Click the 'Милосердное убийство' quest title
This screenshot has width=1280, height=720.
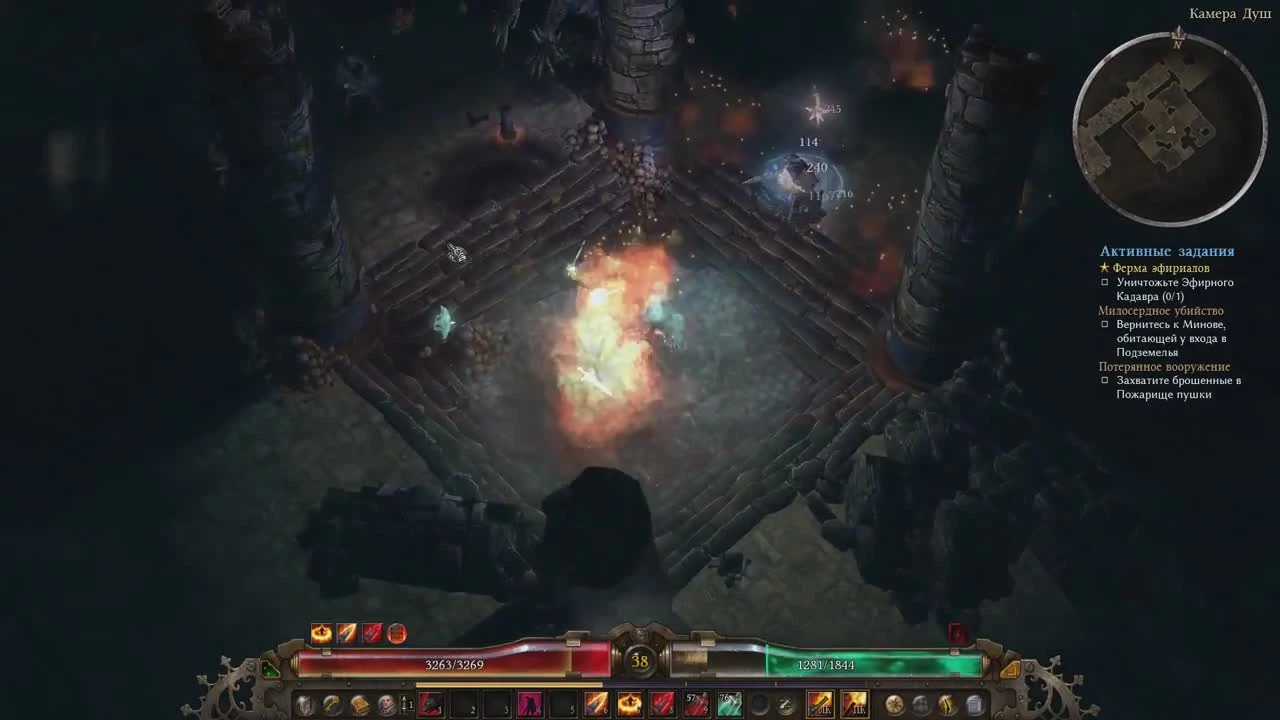(1162, 310)
